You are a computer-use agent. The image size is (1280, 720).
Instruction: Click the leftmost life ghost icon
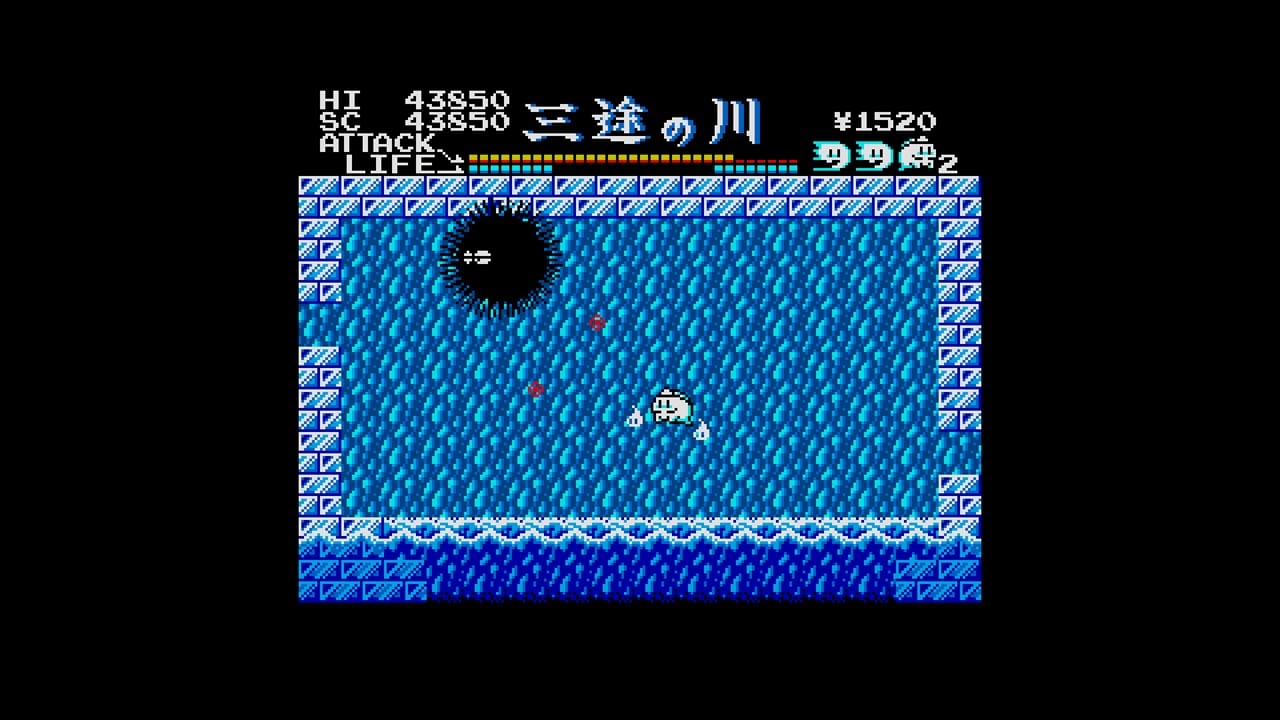(832, 157)
